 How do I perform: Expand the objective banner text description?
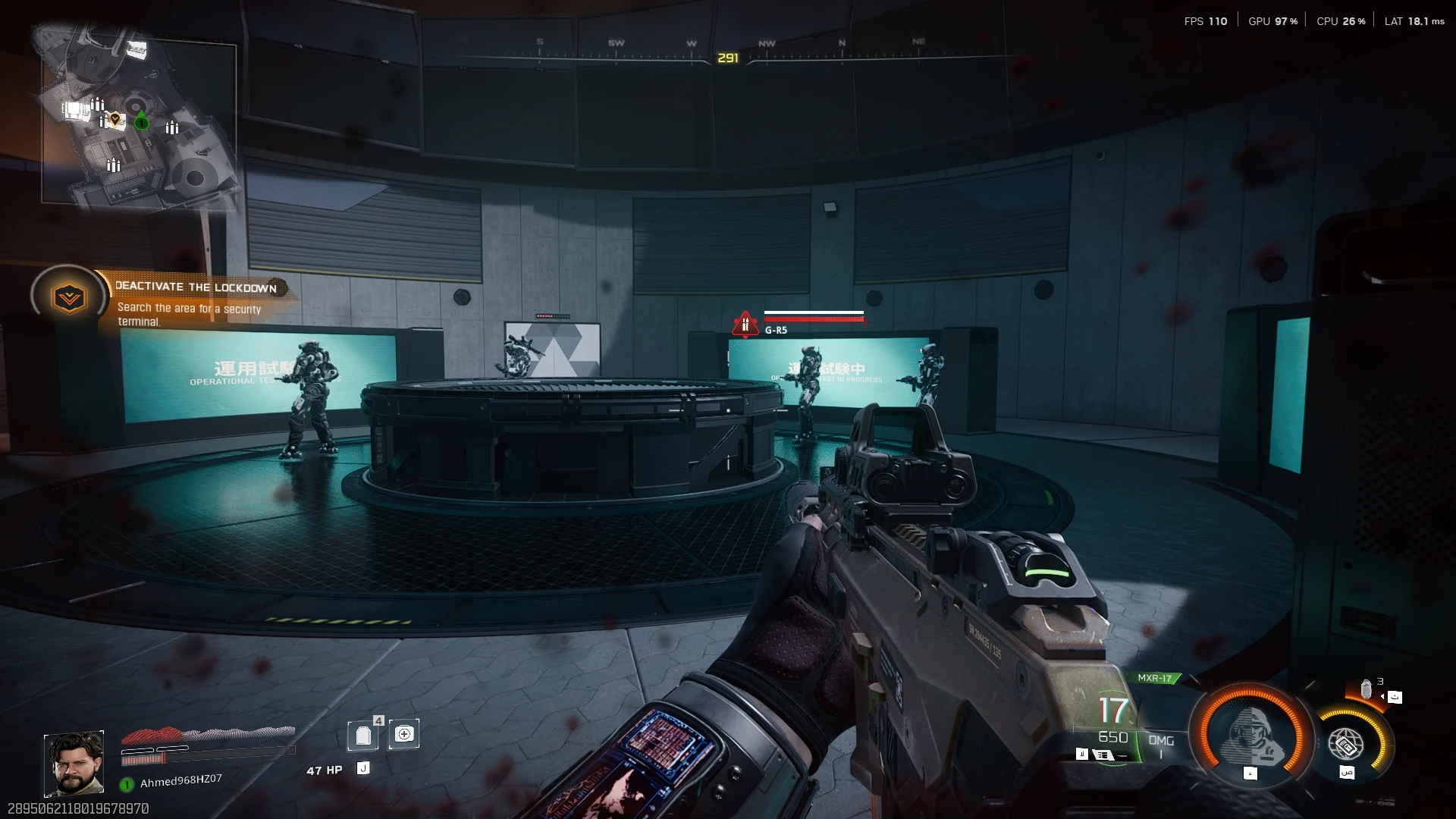pyautogui.click(x=188, y=315)
